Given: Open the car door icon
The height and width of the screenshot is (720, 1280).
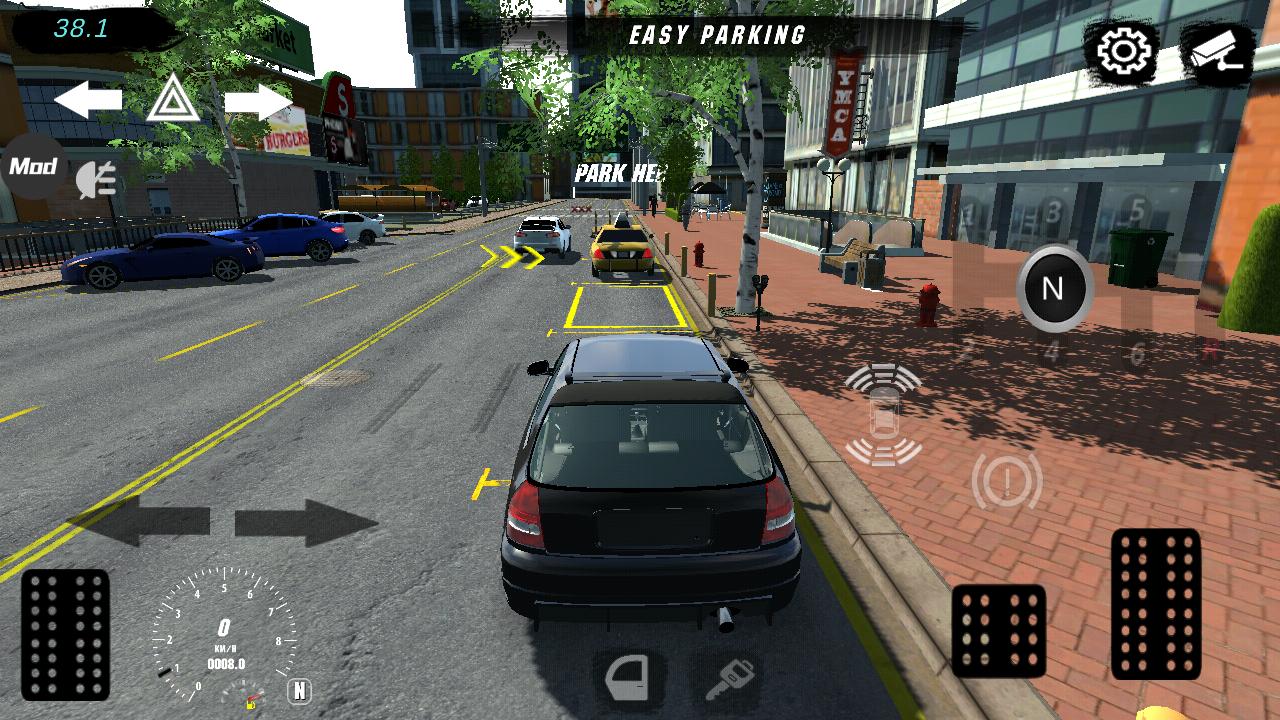Looking at the screenshot, I should [x=628, y=679].
